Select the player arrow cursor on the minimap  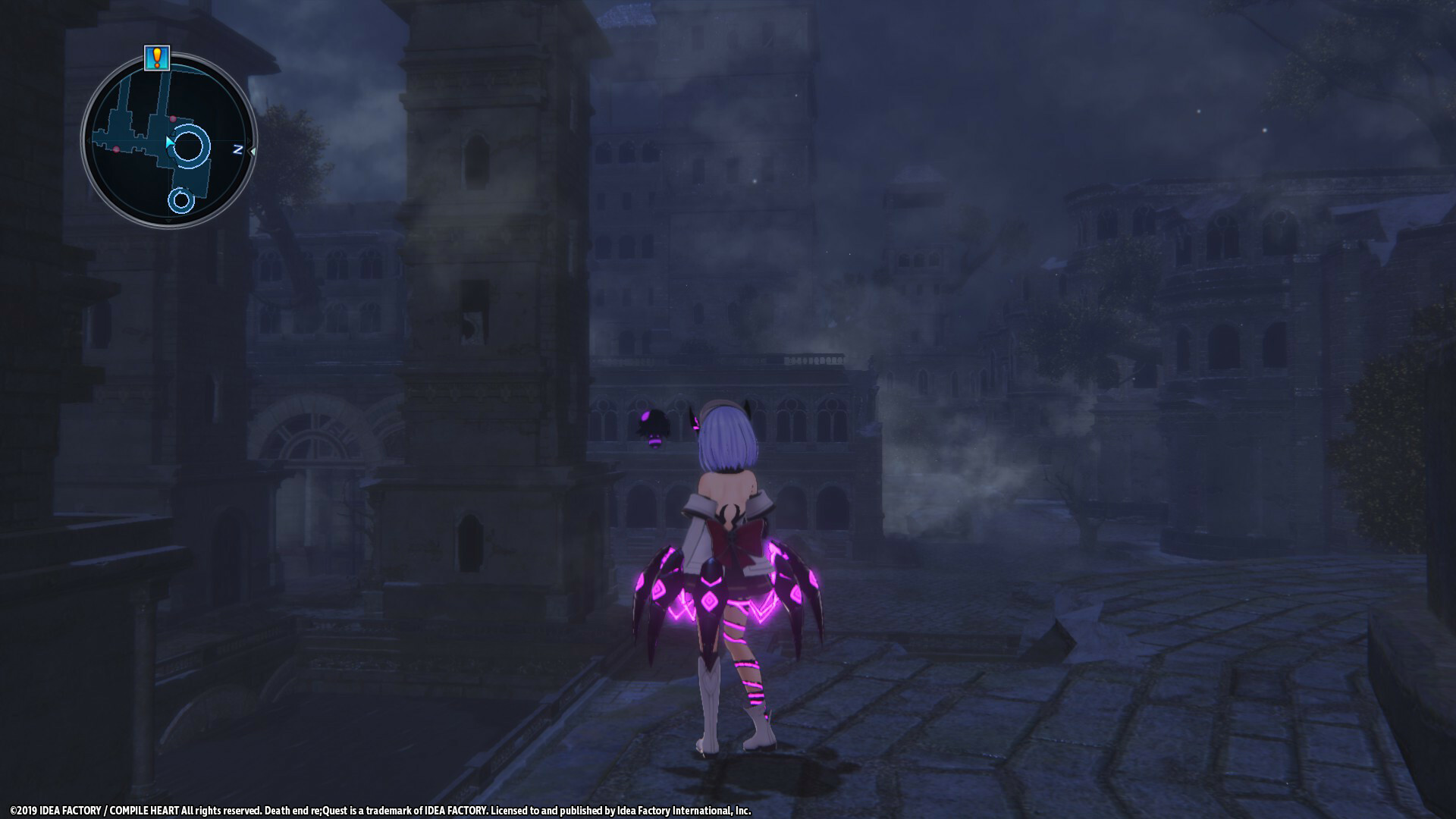(x=169, y=140)
